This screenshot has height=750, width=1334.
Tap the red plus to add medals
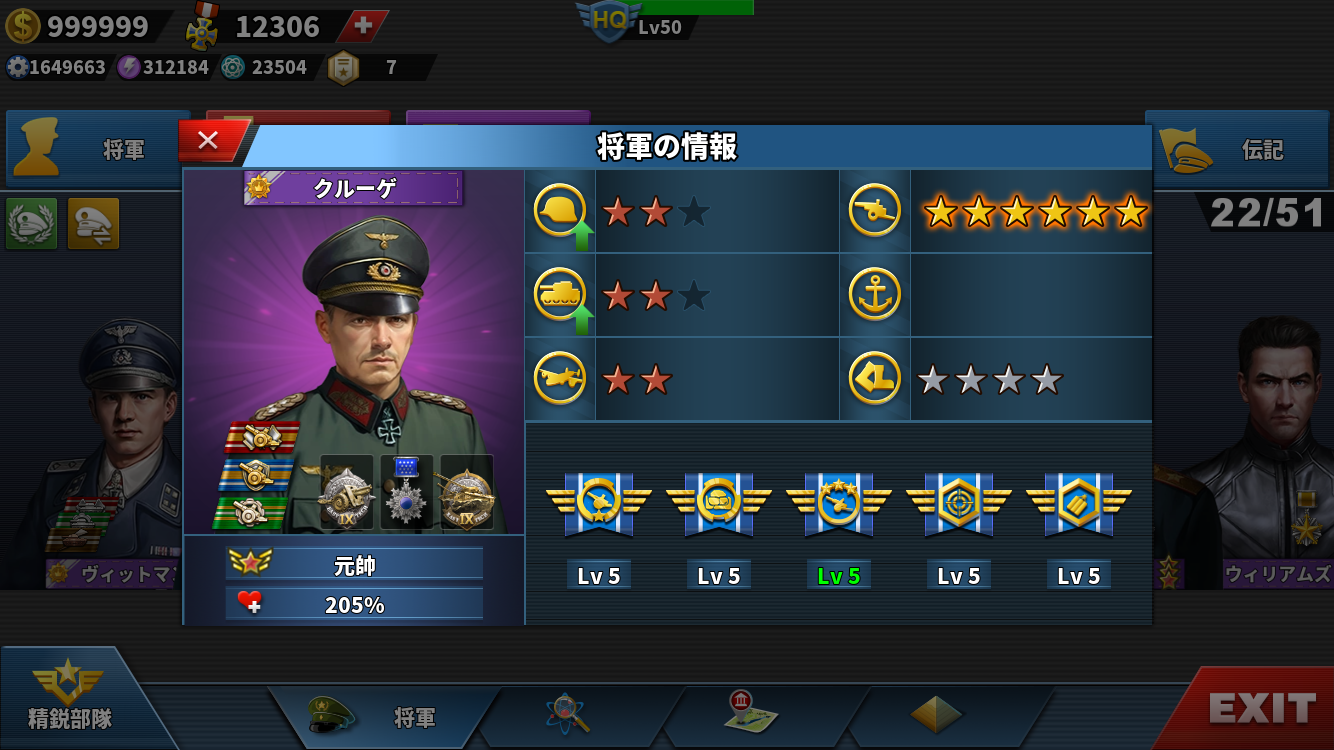coord(362,26)
